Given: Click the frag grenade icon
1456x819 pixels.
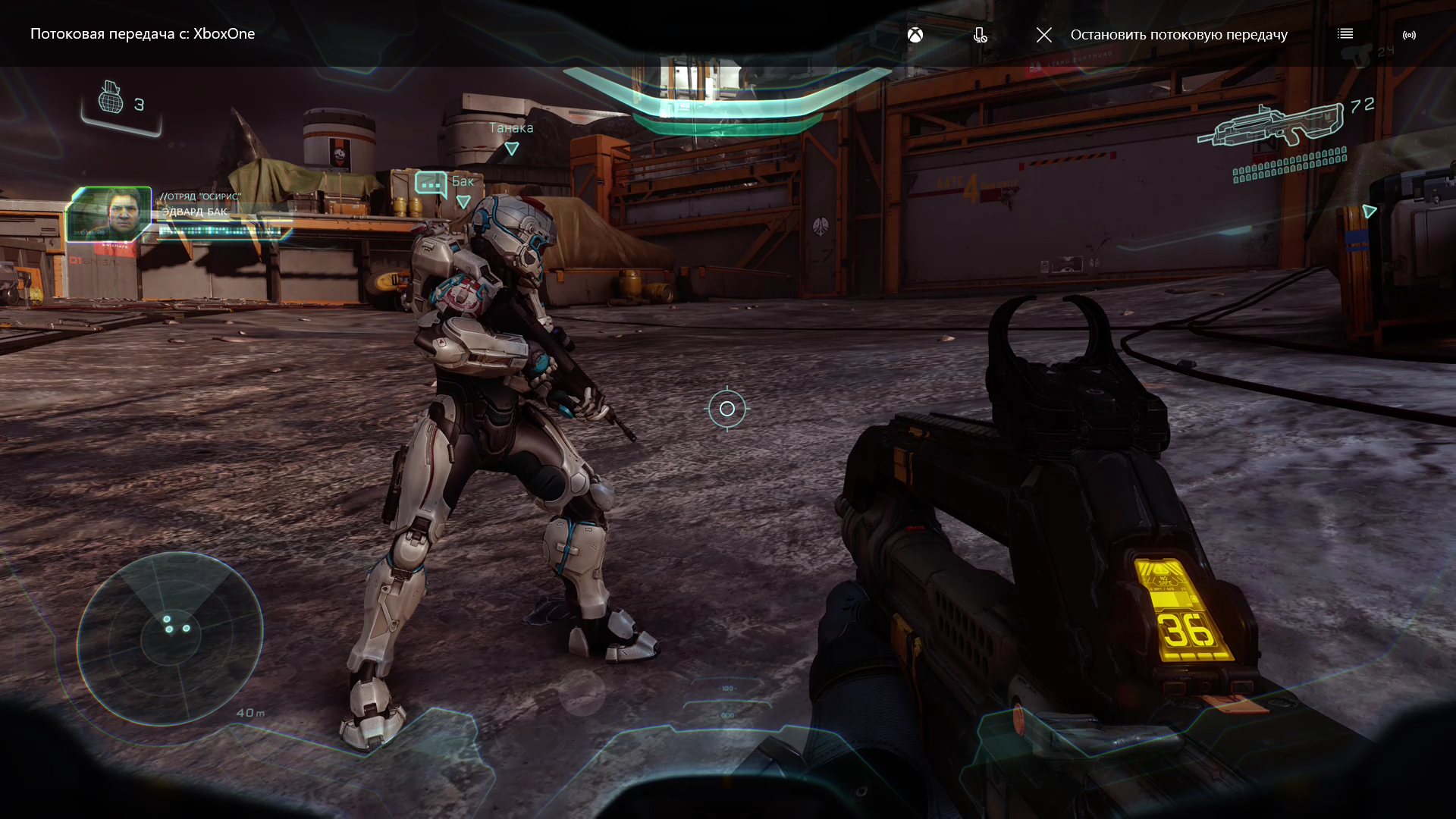Looking at the screenshot, I should pos(111,99).
